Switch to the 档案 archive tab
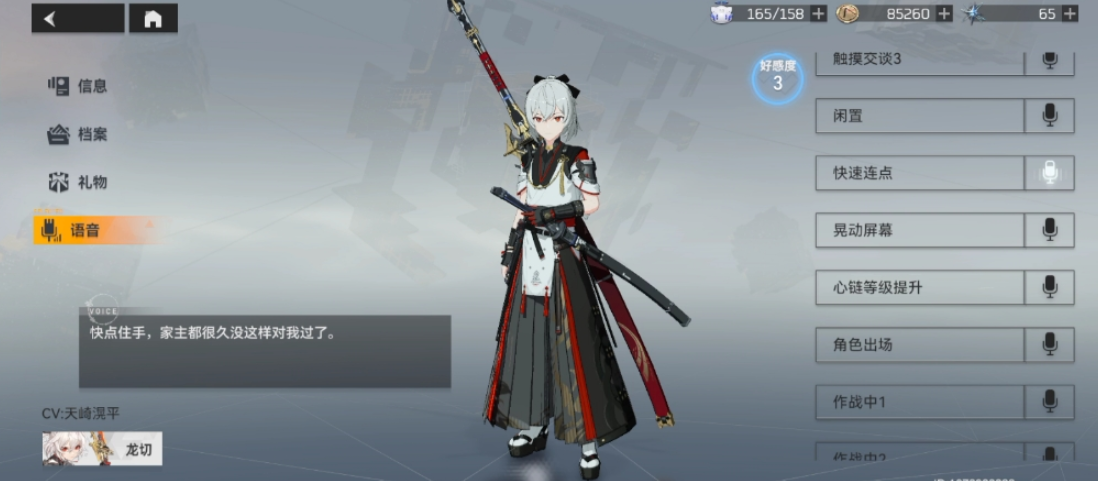The height and width of the screenshot is (481, 1098). (x=79, y=134)
